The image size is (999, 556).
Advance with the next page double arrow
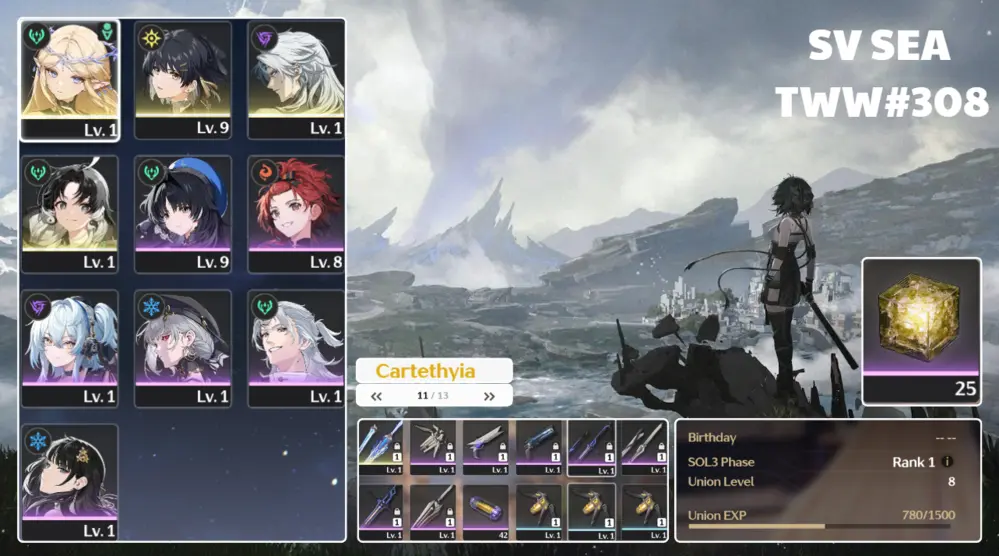(x=489, y=396)
